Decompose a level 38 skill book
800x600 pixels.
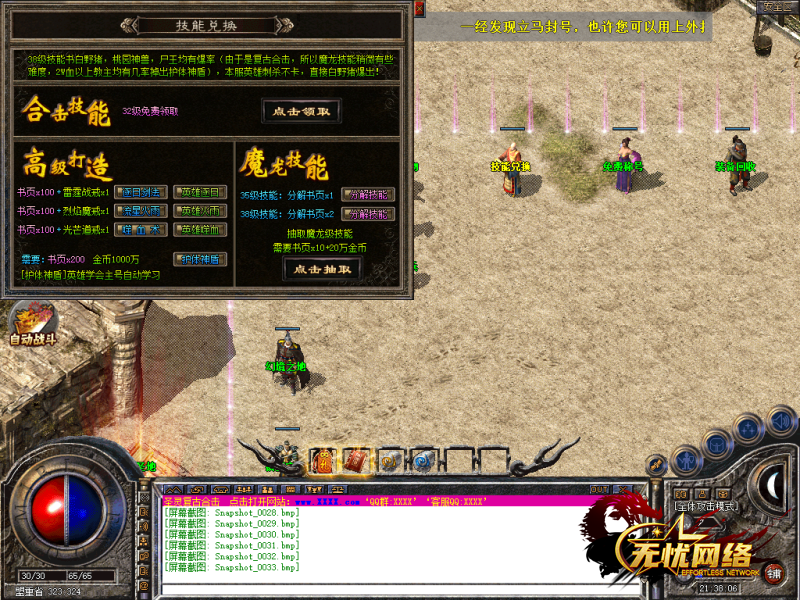(368, 214)
